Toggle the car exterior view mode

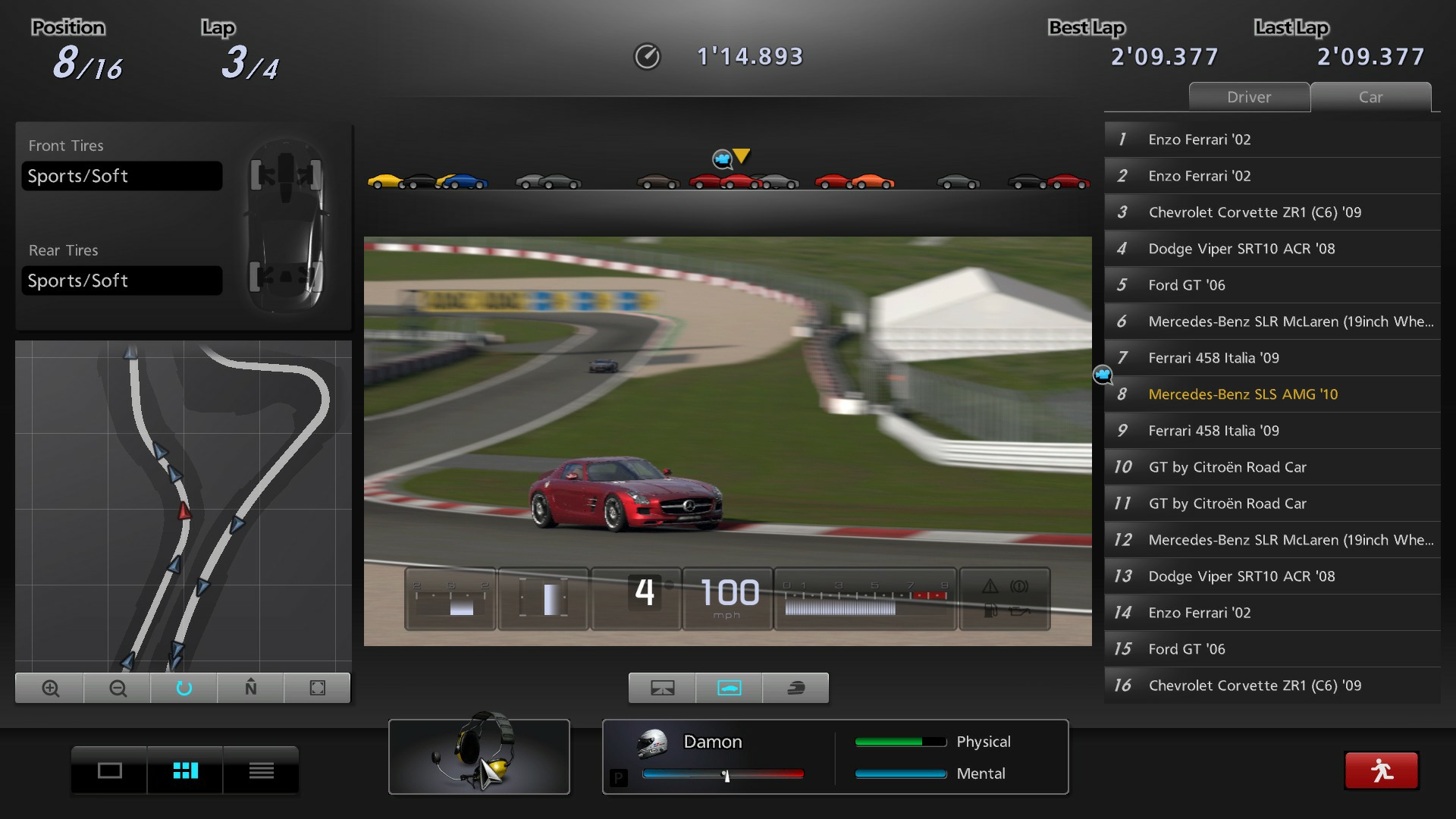pyautogui.click(x=728, y=688)
